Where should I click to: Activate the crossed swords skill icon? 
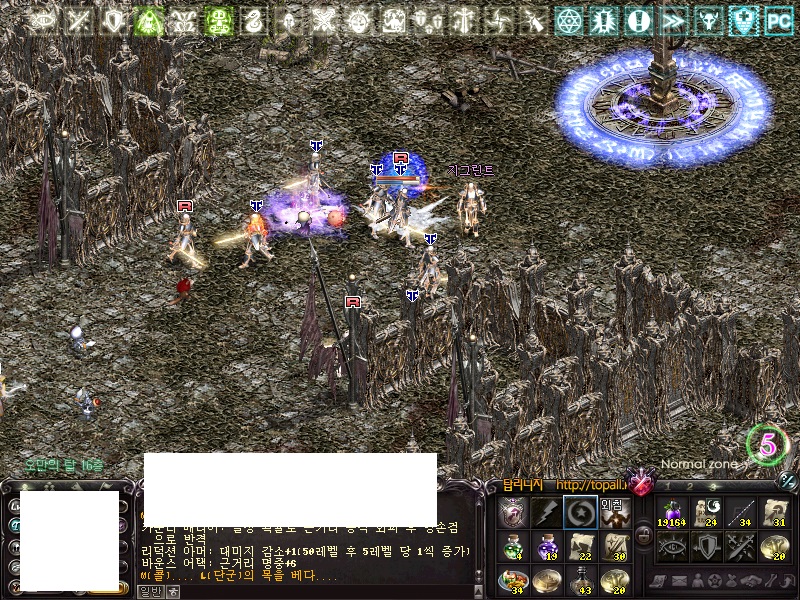coord(740,546)
